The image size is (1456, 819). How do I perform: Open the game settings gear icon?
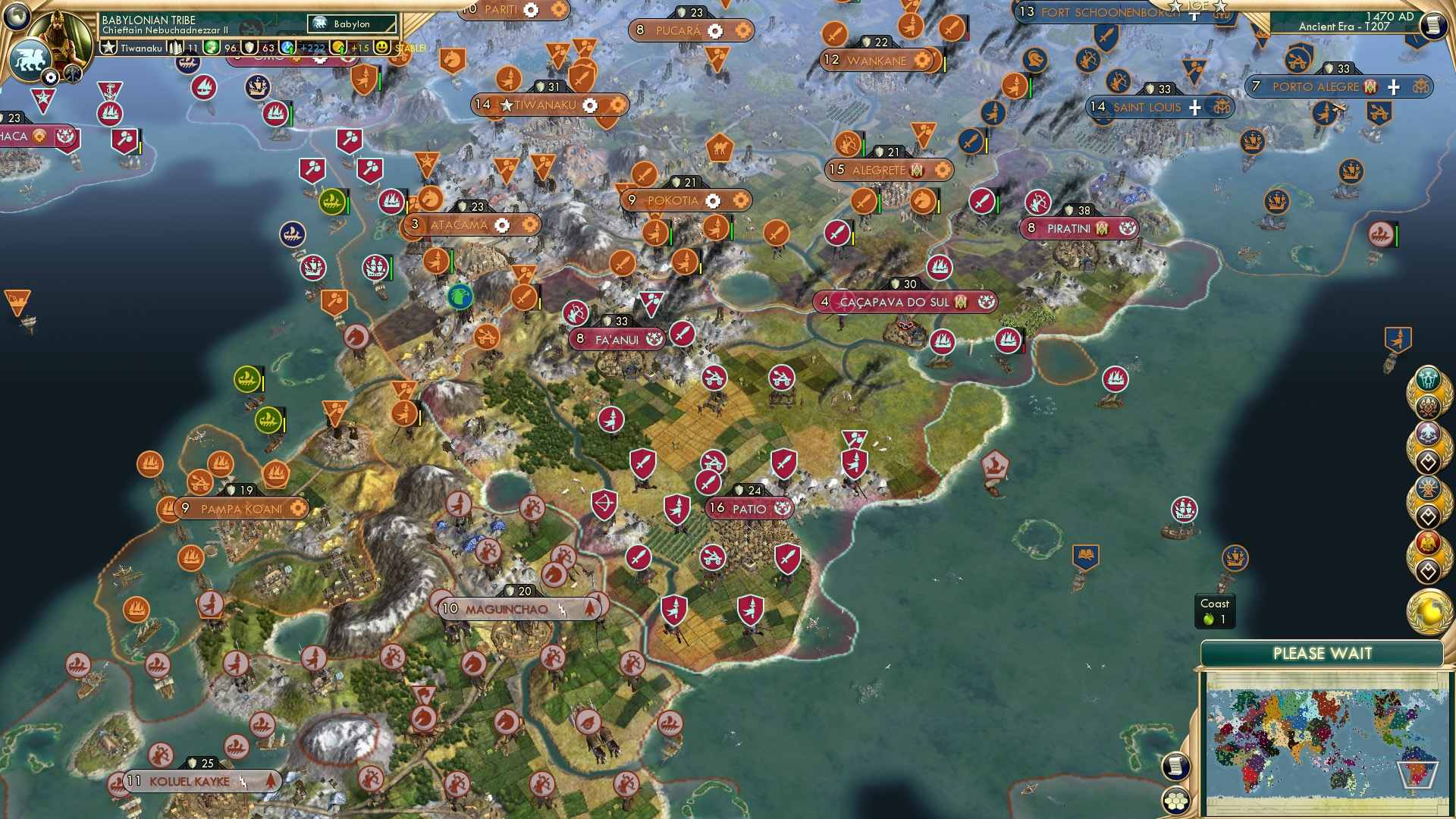[52, 77]
